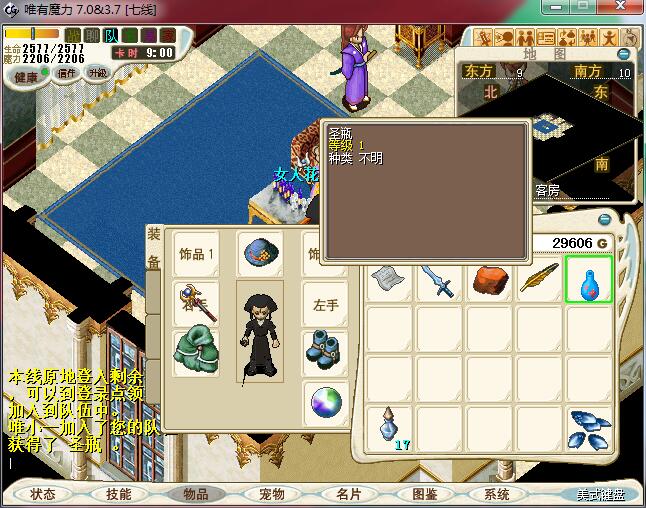Collapse the 地图 minimap panel
Screen dimensions: 646x508
pos(624,53)
